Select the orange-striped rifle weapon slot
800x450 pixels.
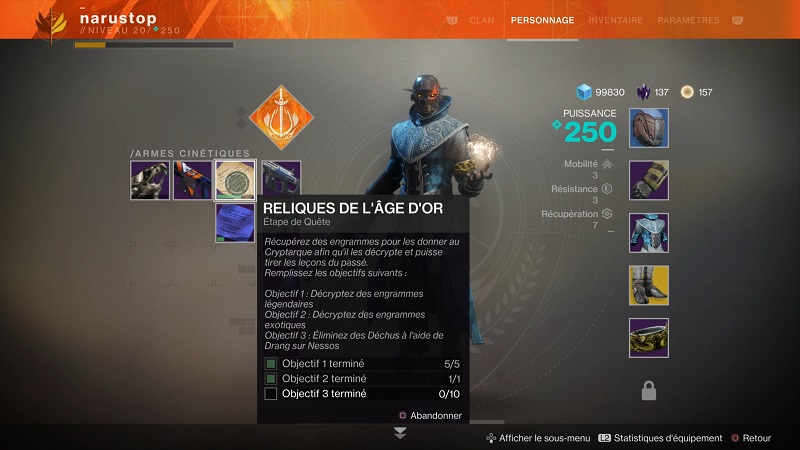[193, 180]
